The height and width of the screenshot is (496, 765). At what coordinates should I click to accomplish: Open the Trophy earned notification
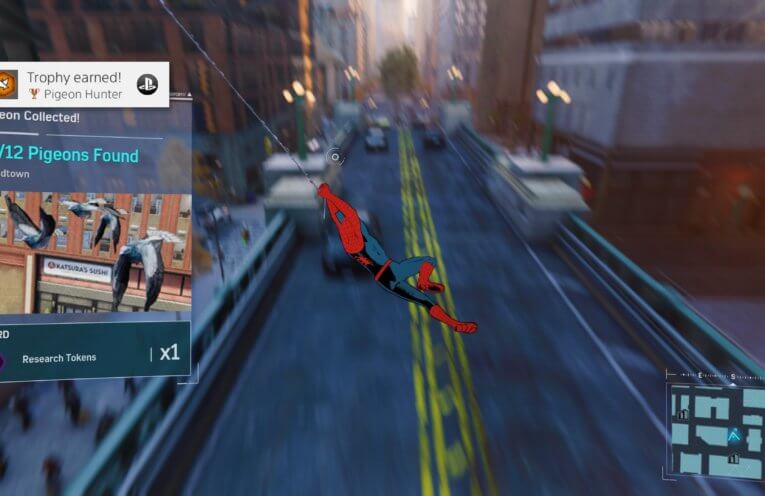(x=75, y=85)
